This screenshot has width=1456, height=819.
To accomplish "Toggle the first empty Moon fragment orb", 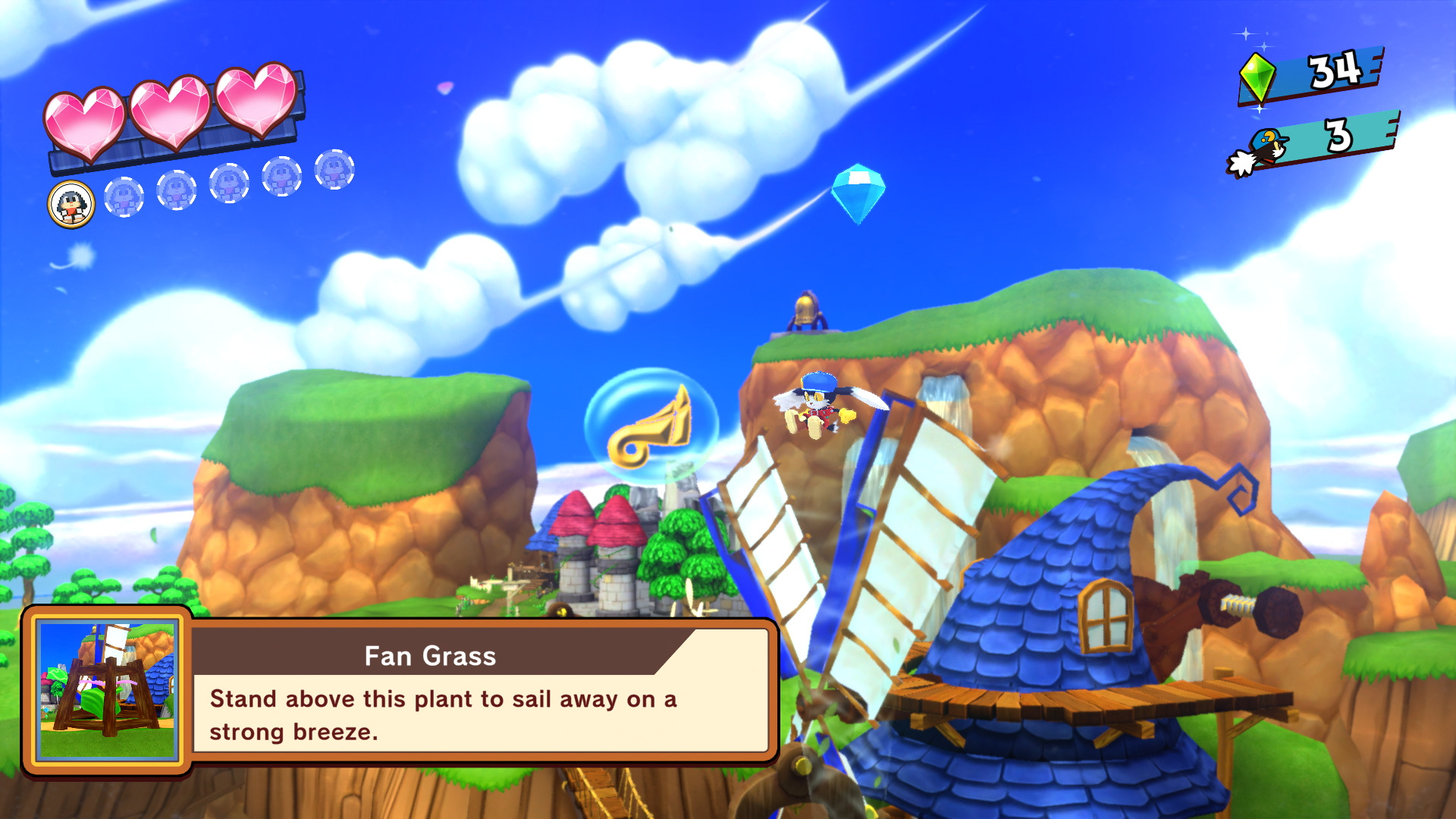I will 124,198.
